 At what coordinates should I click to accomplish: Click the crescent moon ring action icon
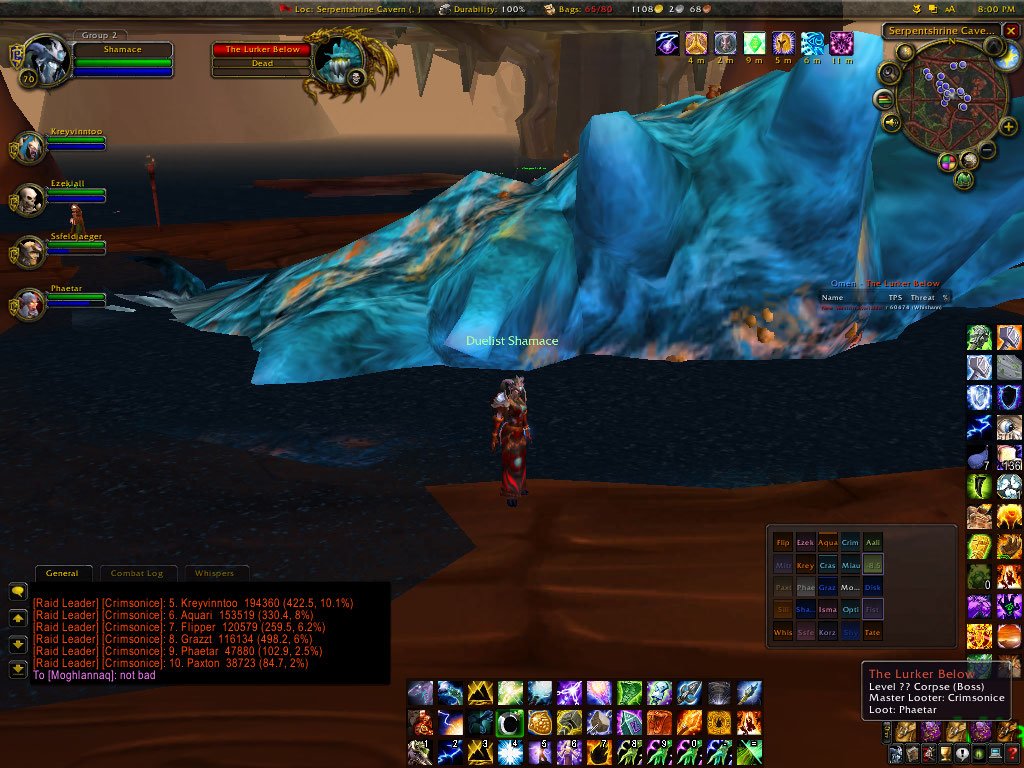click(x=510, y=722)
